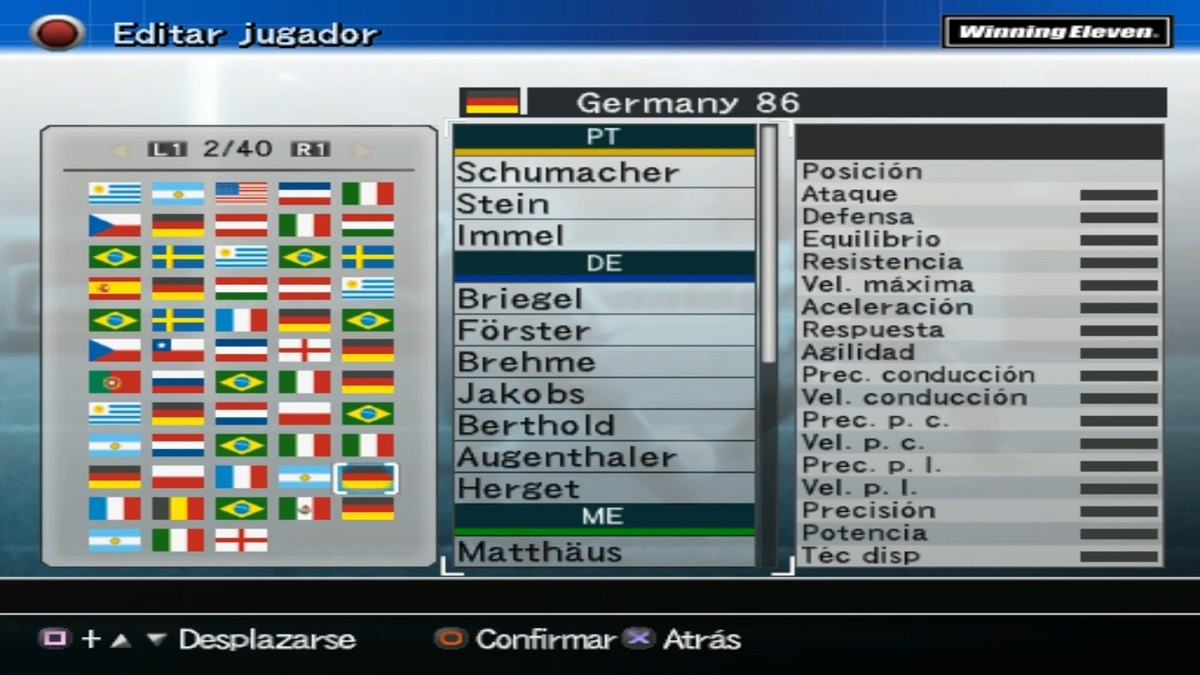Select the Belgium flag team

[x=178, y=509]
